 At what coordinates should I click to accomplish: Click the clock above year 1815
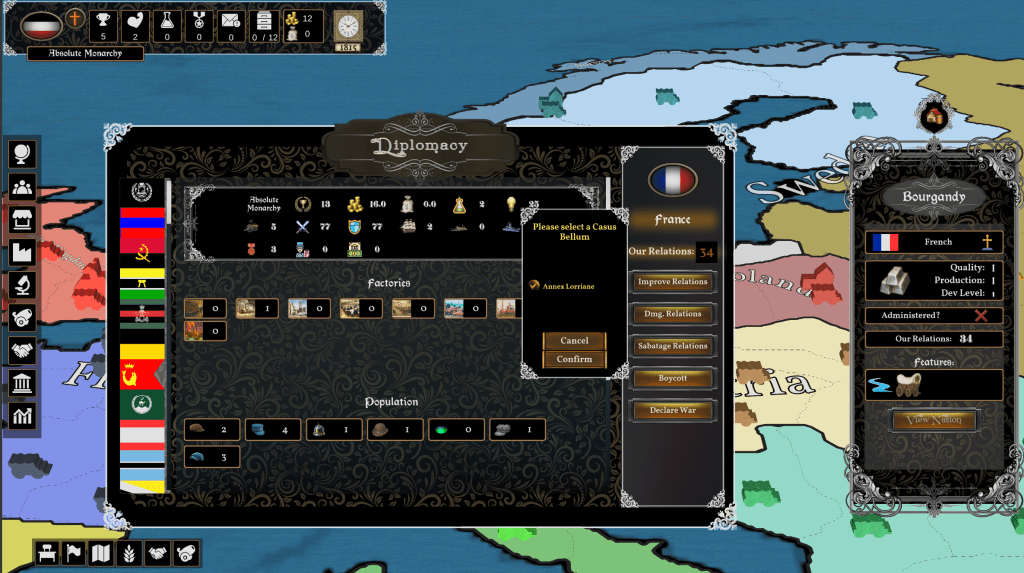click(x=348, y=25)
